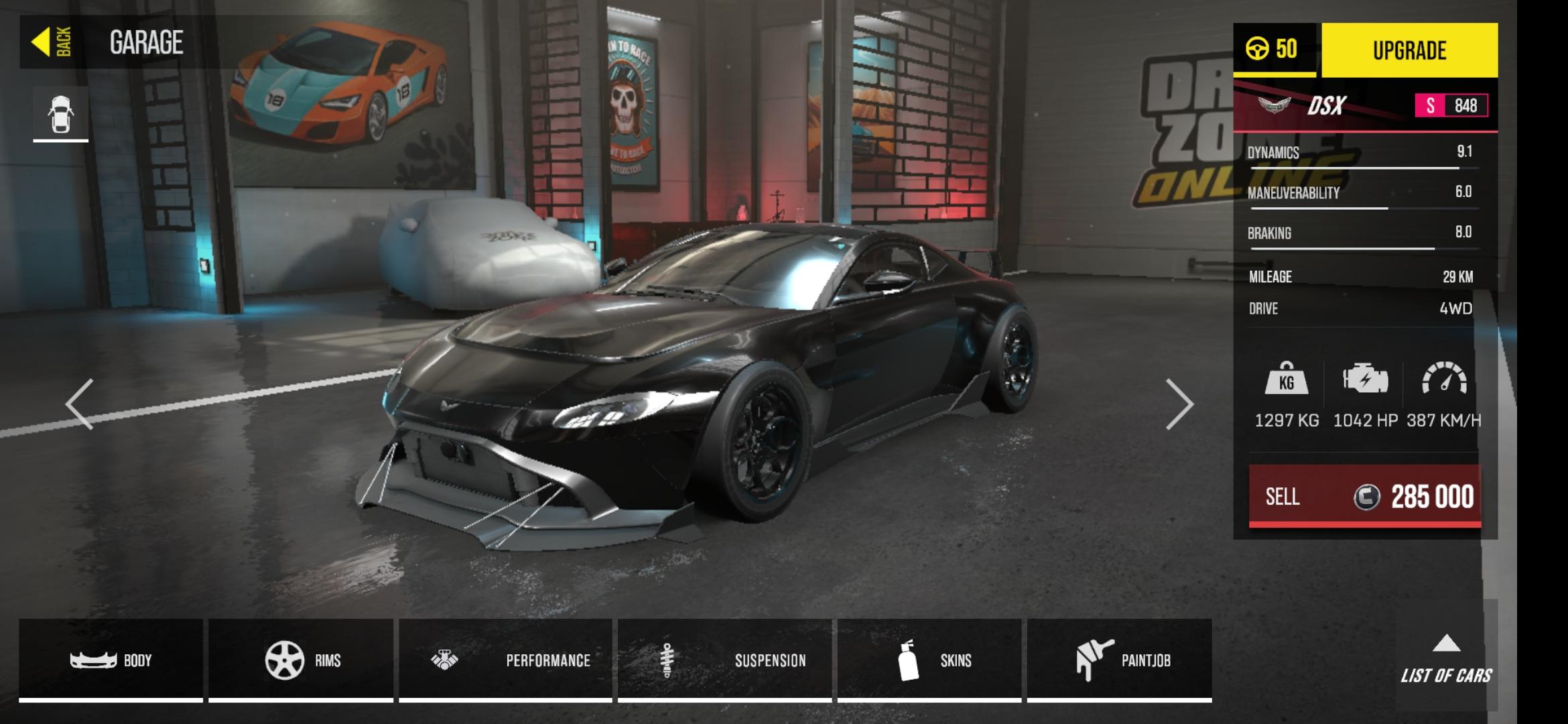Sell the car for 285 000
The height and width of the screenshot is (724, 1568).
[1365, 496]
